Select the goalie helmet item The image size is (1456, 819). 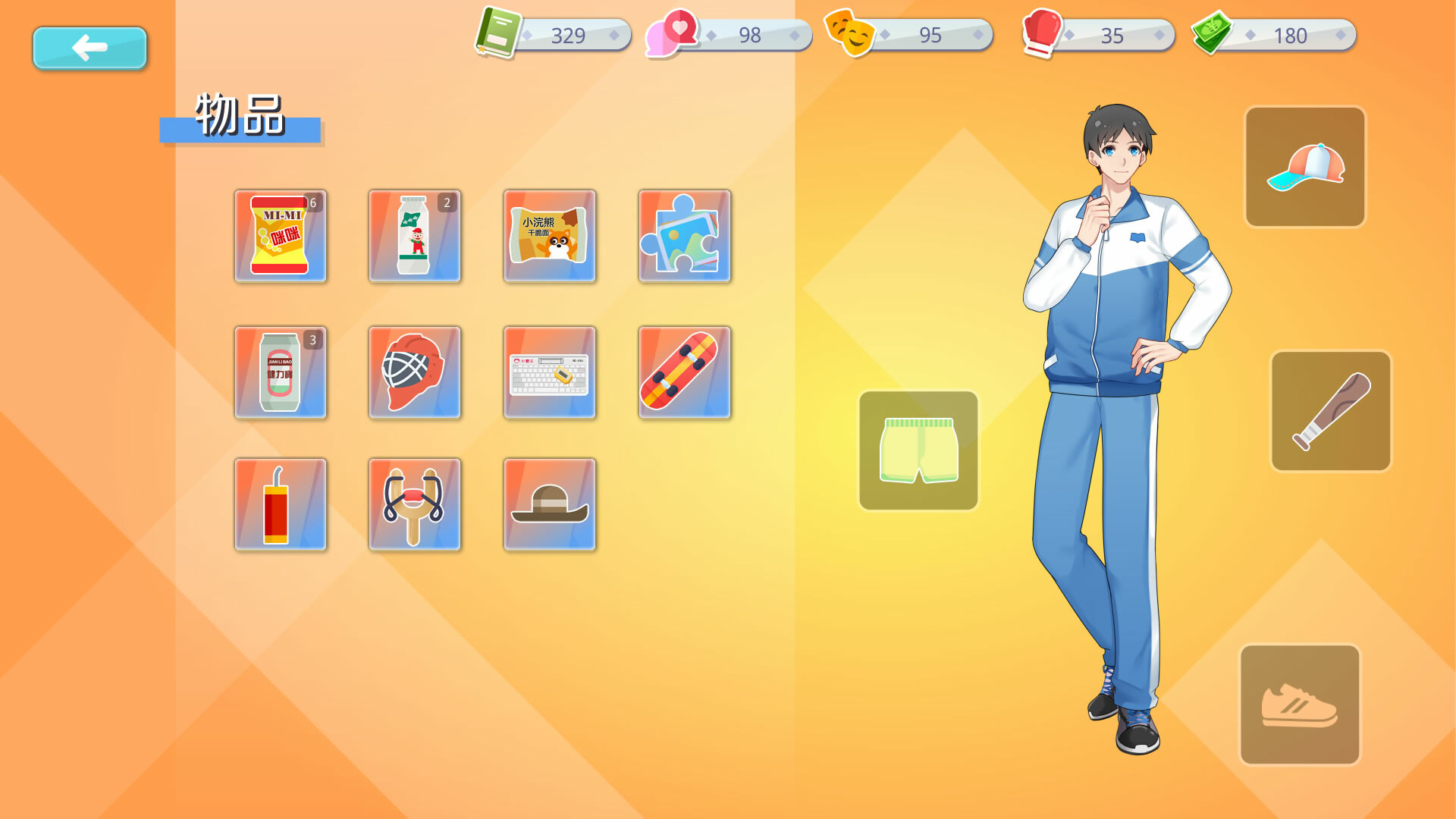coord(415,372)
